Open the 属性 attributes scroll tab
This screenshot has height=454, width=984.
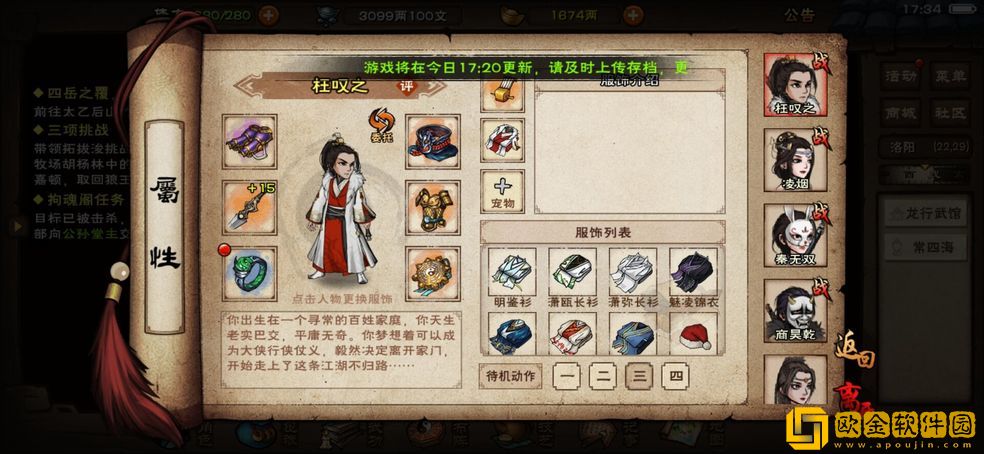point(162,225)
